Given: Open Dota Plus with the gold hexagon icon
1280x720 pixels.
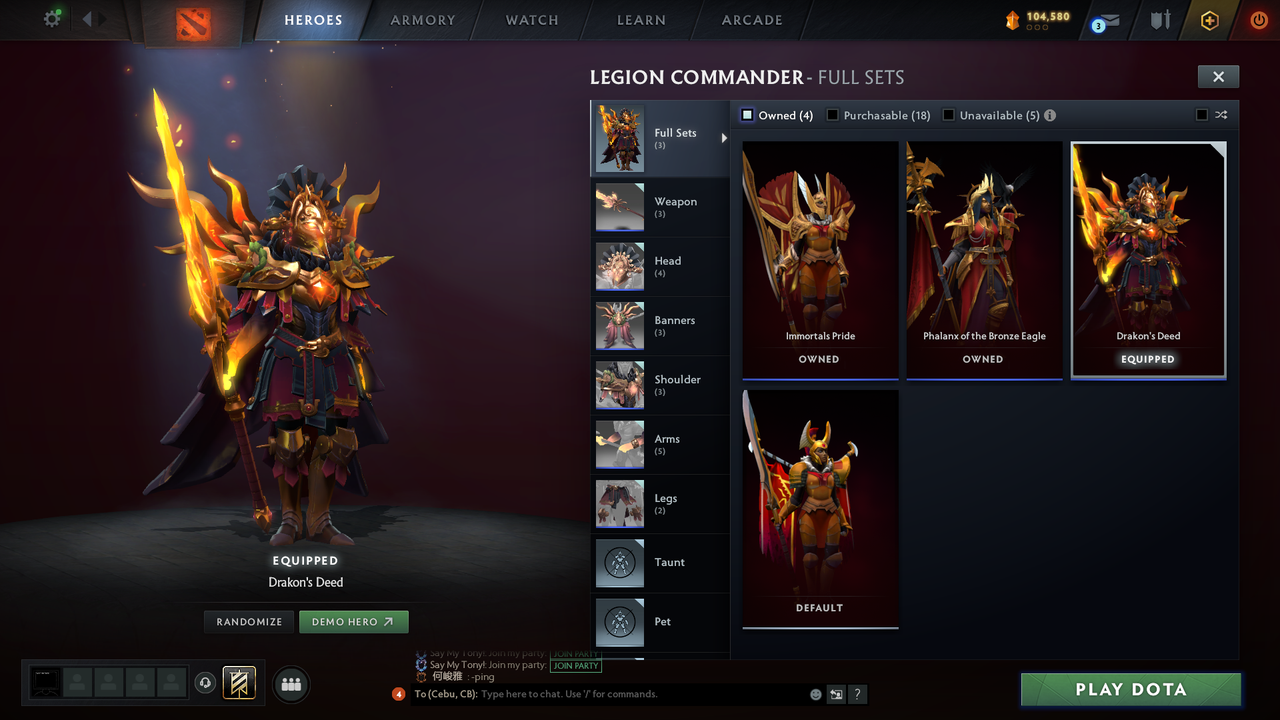Looking at the screenshot, I should [1209, 20].
